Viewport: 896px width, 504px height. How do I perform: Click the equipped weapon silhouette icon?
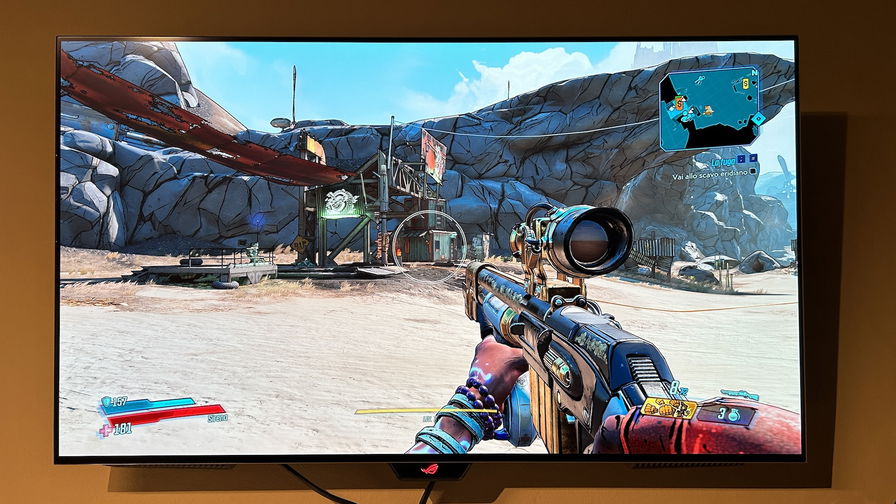pos(739,395)
